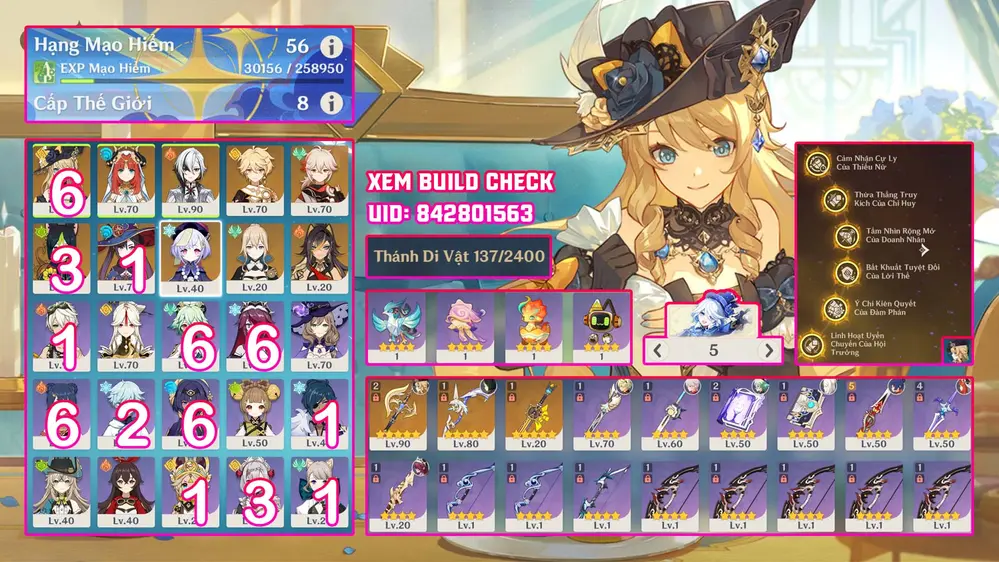Go to the next character with right arrow

coord(769,351)
